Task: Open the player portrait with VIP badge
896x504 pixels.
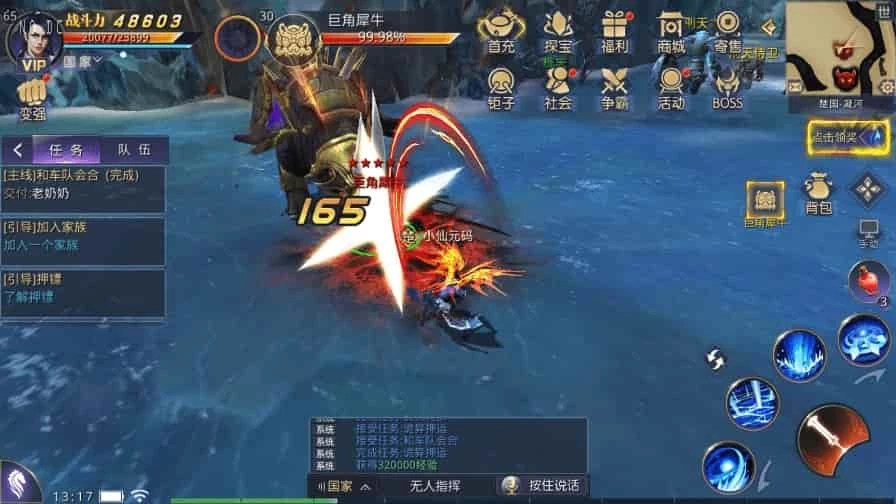Action: click(x=31, y=38)
